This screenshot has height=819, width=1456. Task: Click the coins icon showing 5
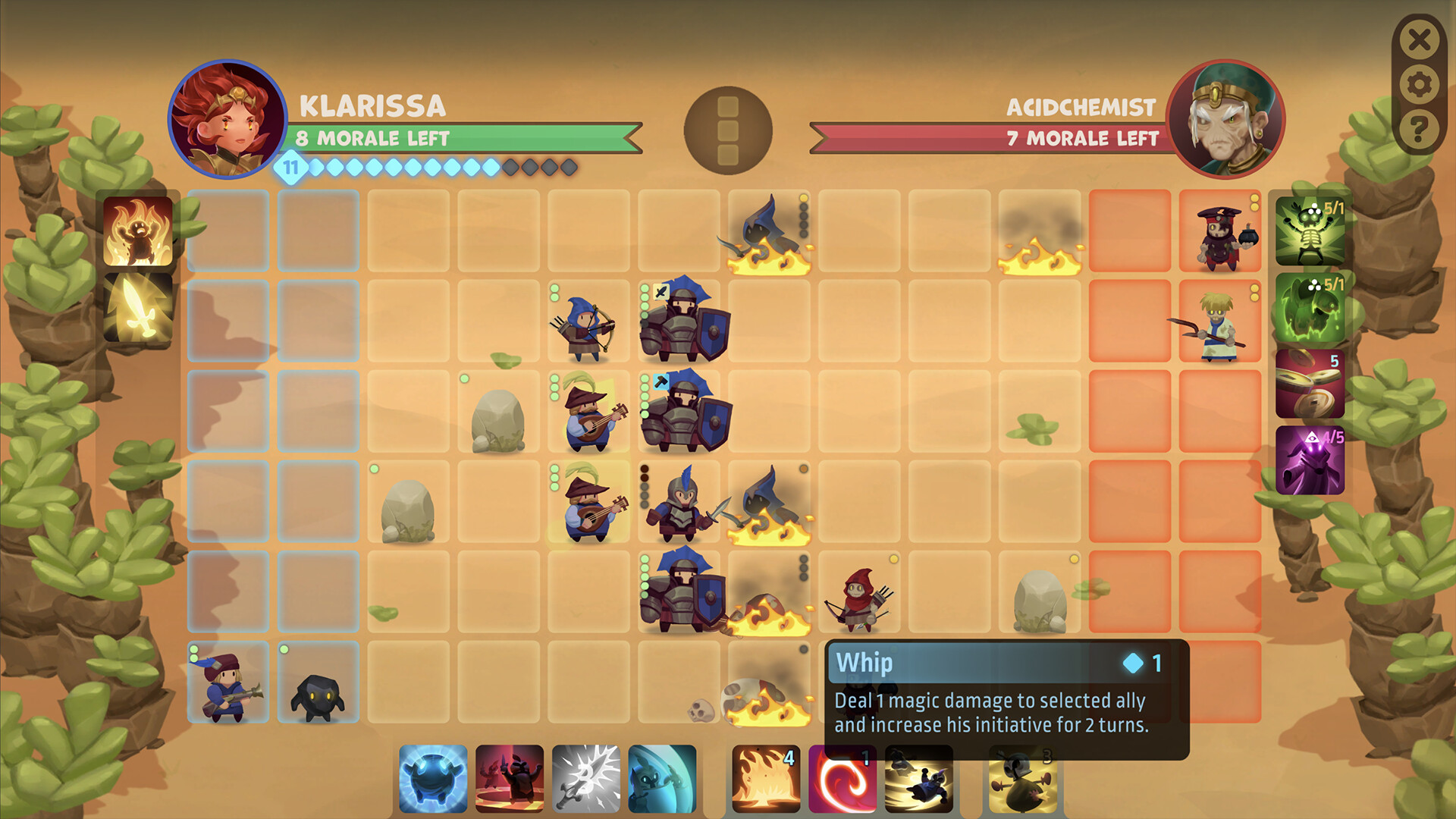[1310, 385]
